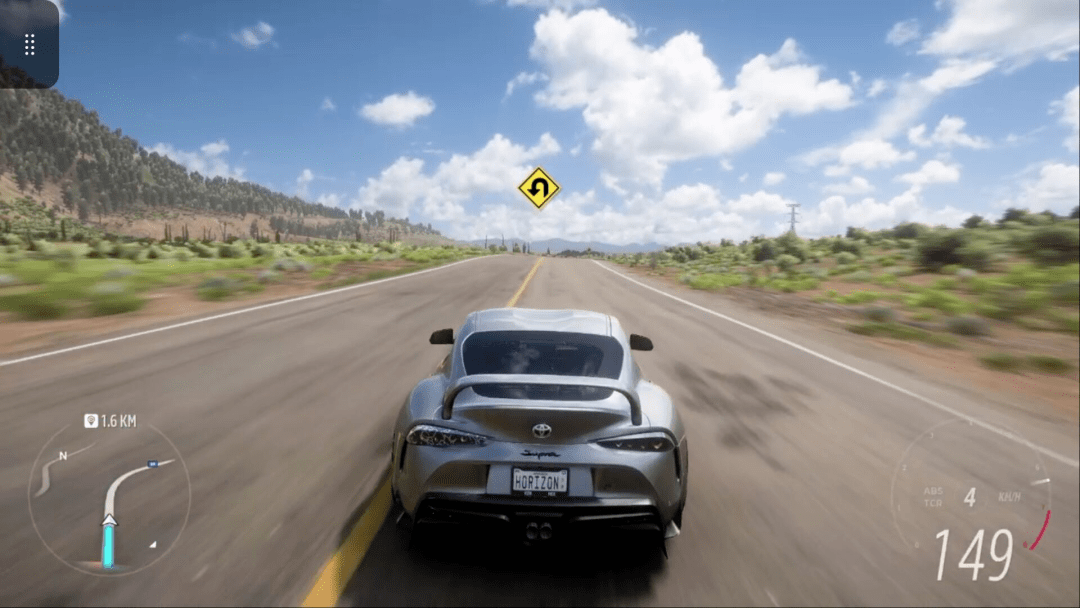The width and height of the screenshot is (1080, 608).
Task: Open the overlay menu with dots icon
Action: point(29,44)
